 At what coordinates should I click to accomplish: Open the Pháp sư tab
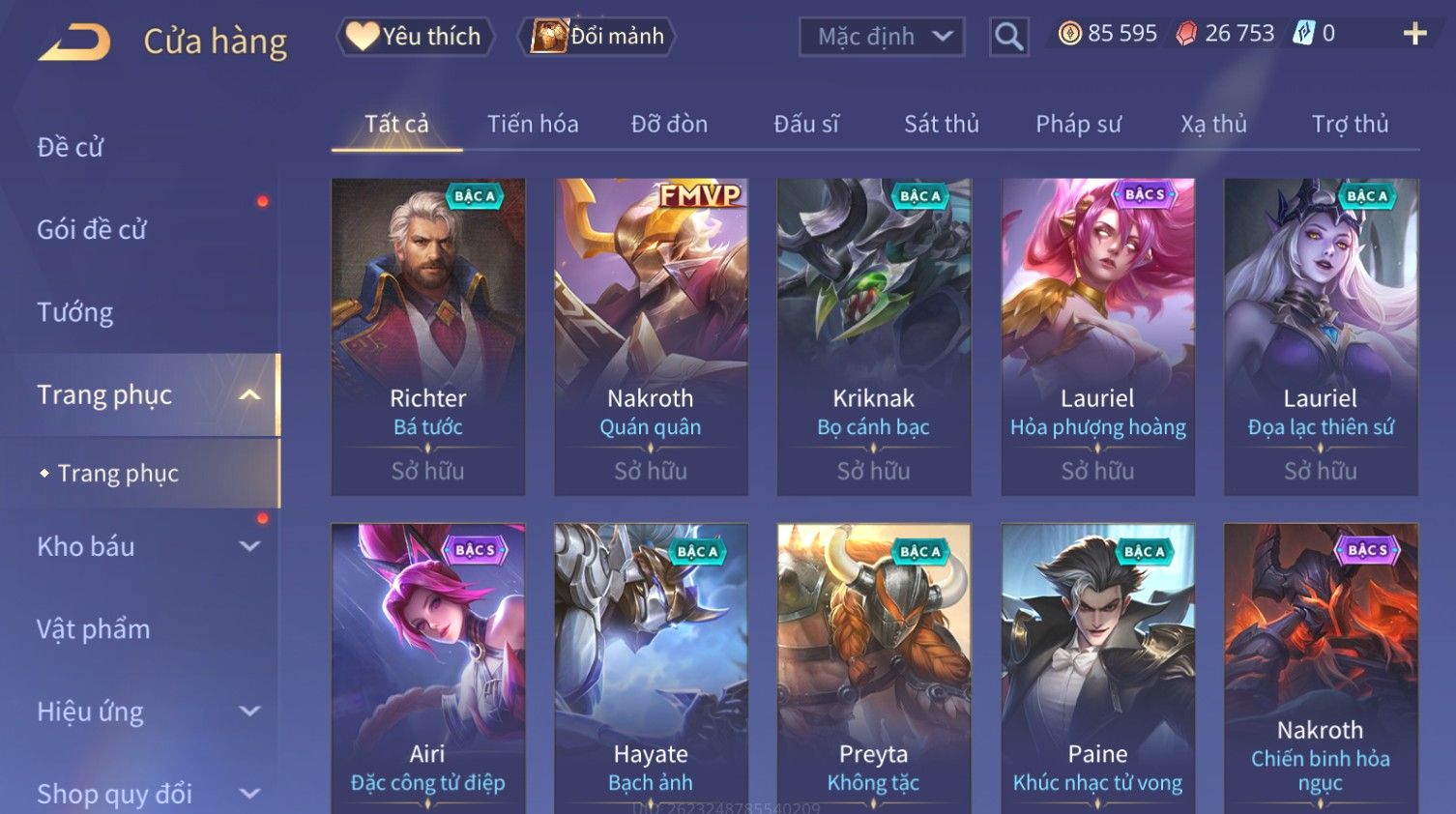point(1078,124)
